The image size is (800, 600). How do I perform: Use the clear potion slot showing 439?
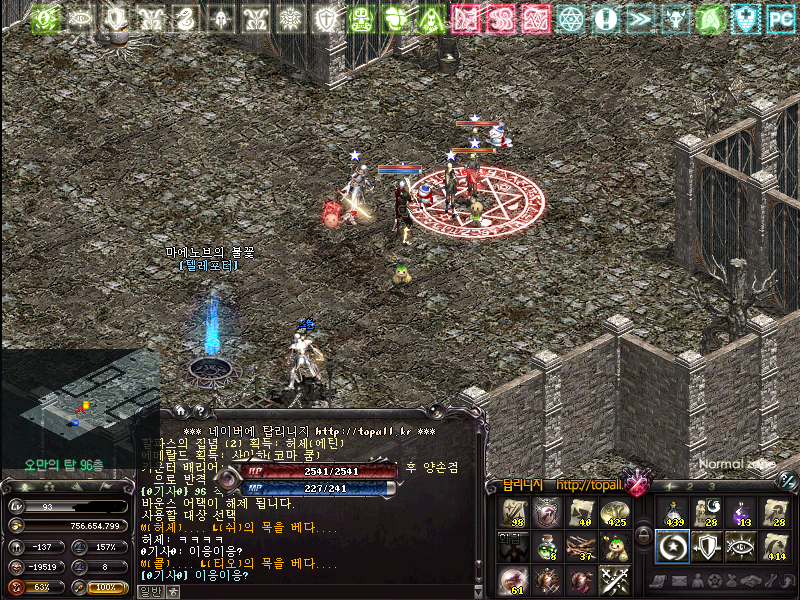tap(672, 513)
